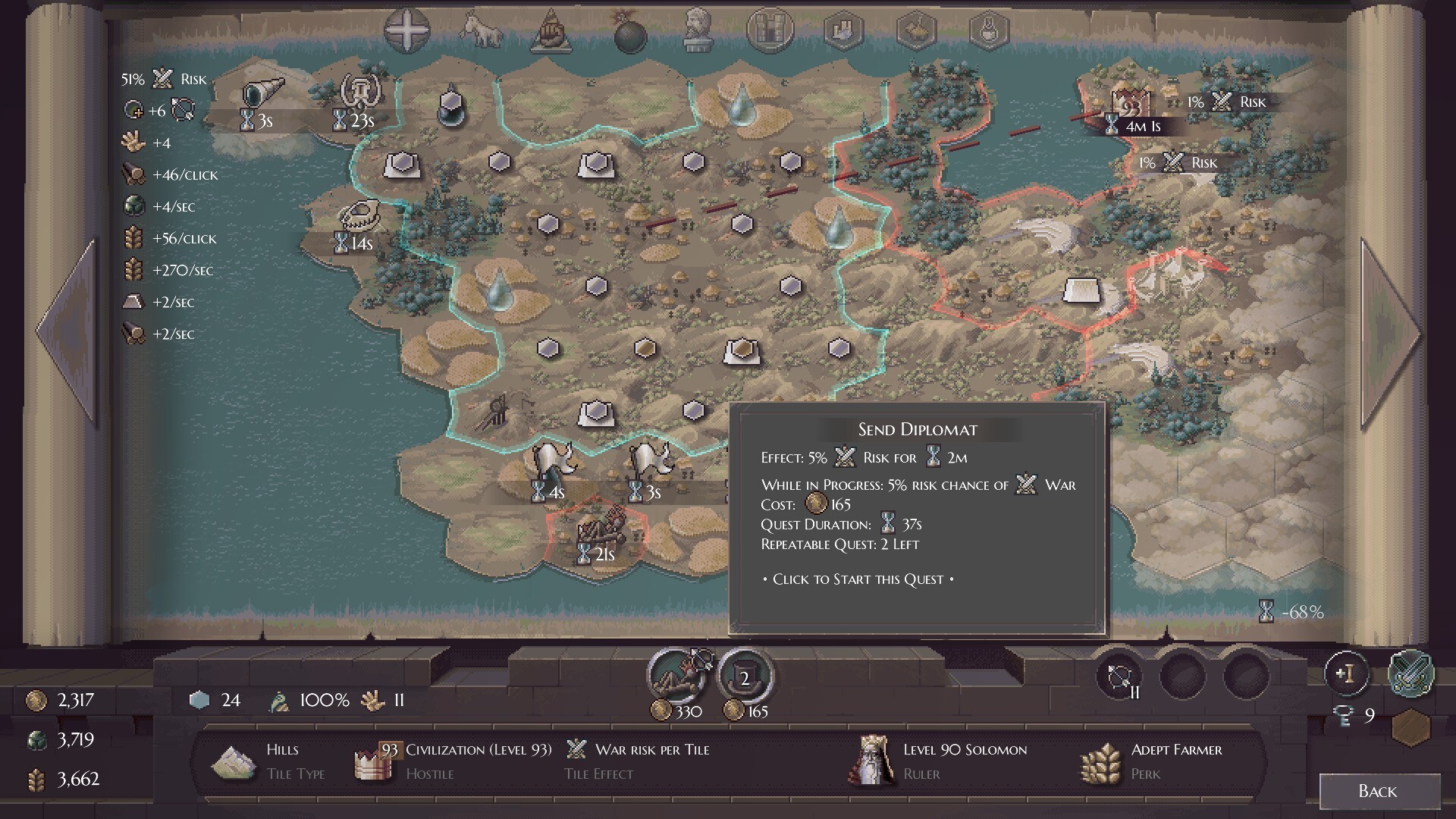Open the marble bust statue icon
Screen dimensions: 1456x819
click(x=696, y=30)
